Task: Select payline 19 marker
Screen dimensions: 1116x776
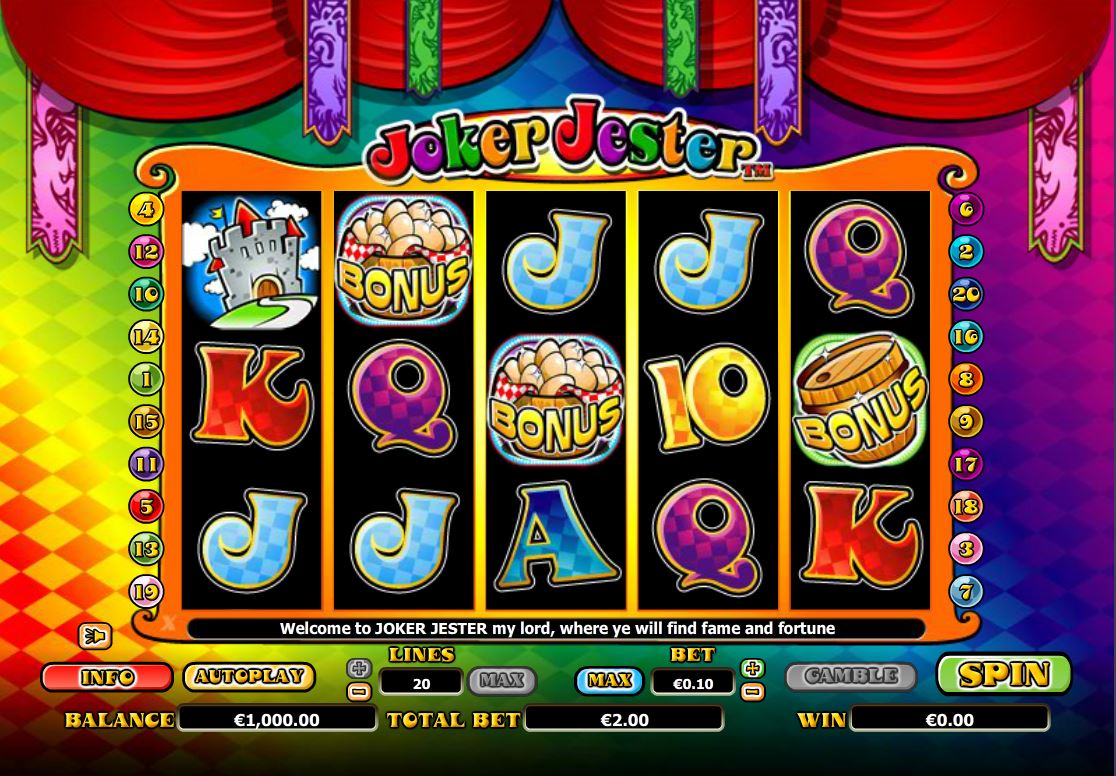Action: pos(146,592)
